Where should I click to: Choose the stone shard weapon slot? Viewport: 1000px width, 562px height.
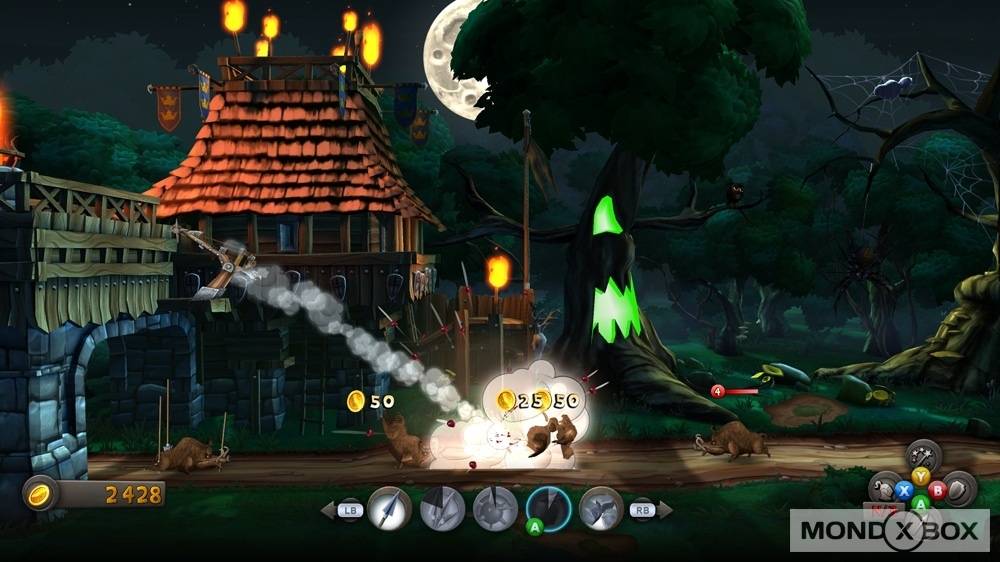click(x=601, y=508)
